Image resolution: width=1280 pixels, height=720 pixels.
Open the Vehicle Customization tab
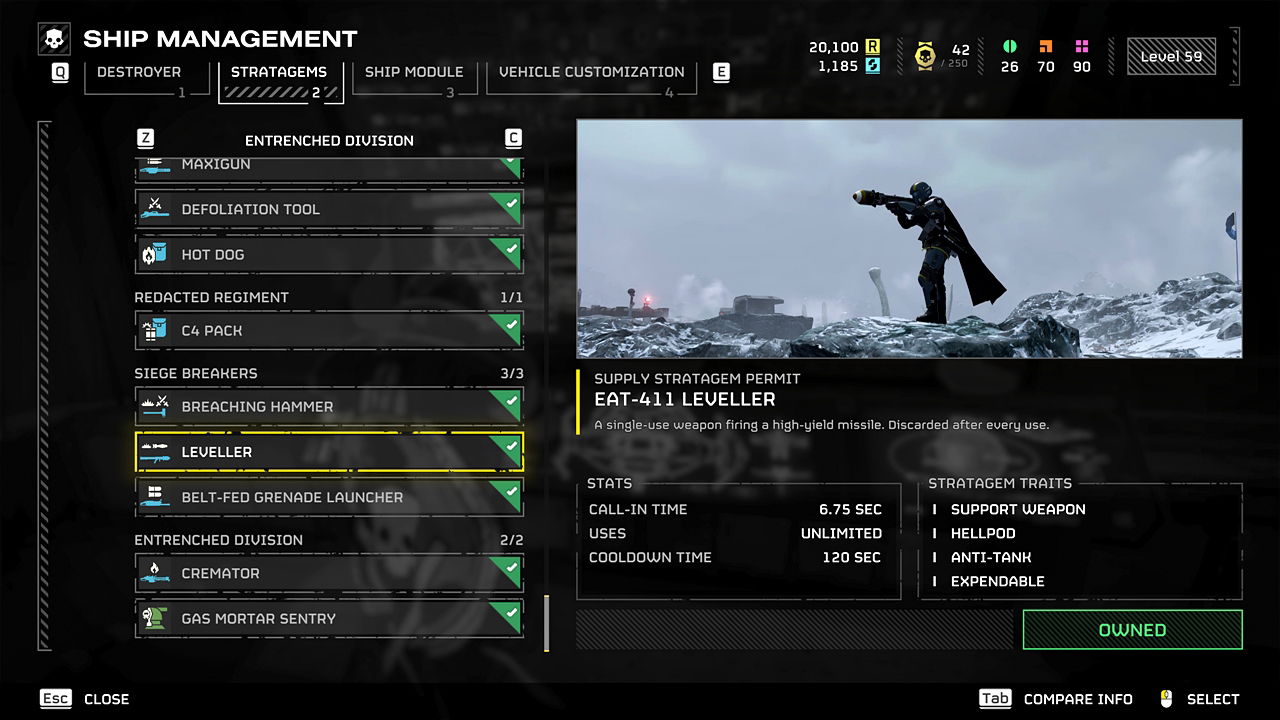[x=591, y=73]
